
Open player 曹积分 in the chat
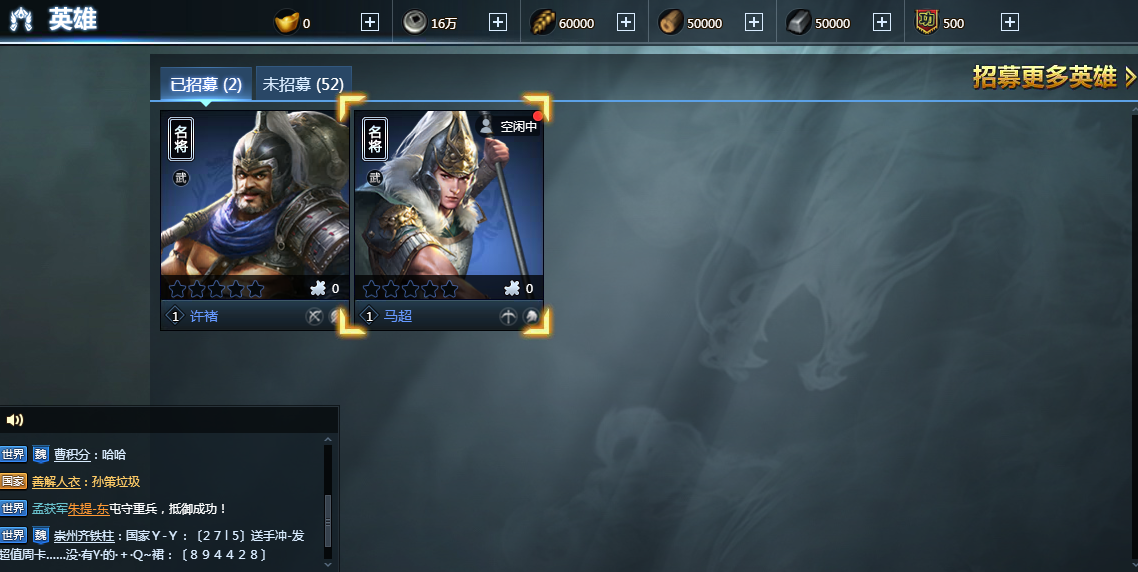(x=72, y=454)
